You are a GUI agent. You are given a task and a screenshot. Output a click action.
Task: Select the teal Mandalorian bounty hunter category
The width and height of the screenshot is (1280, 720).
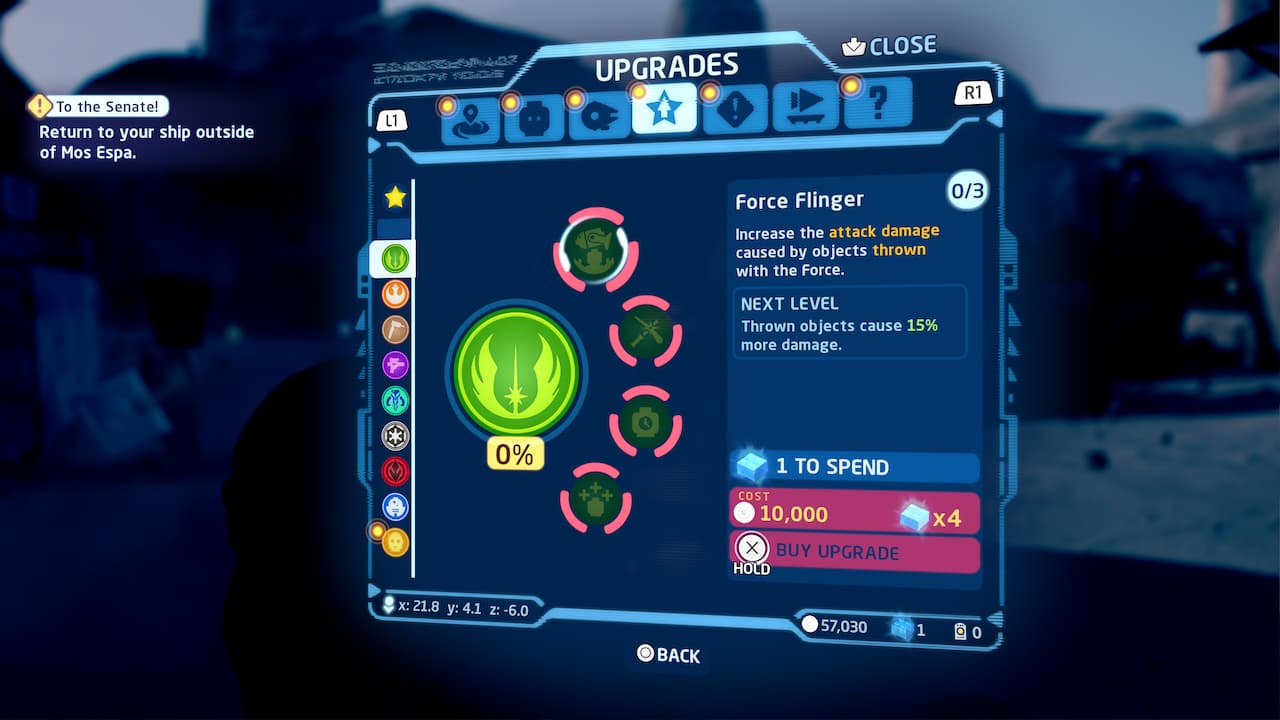click(395, 400)
